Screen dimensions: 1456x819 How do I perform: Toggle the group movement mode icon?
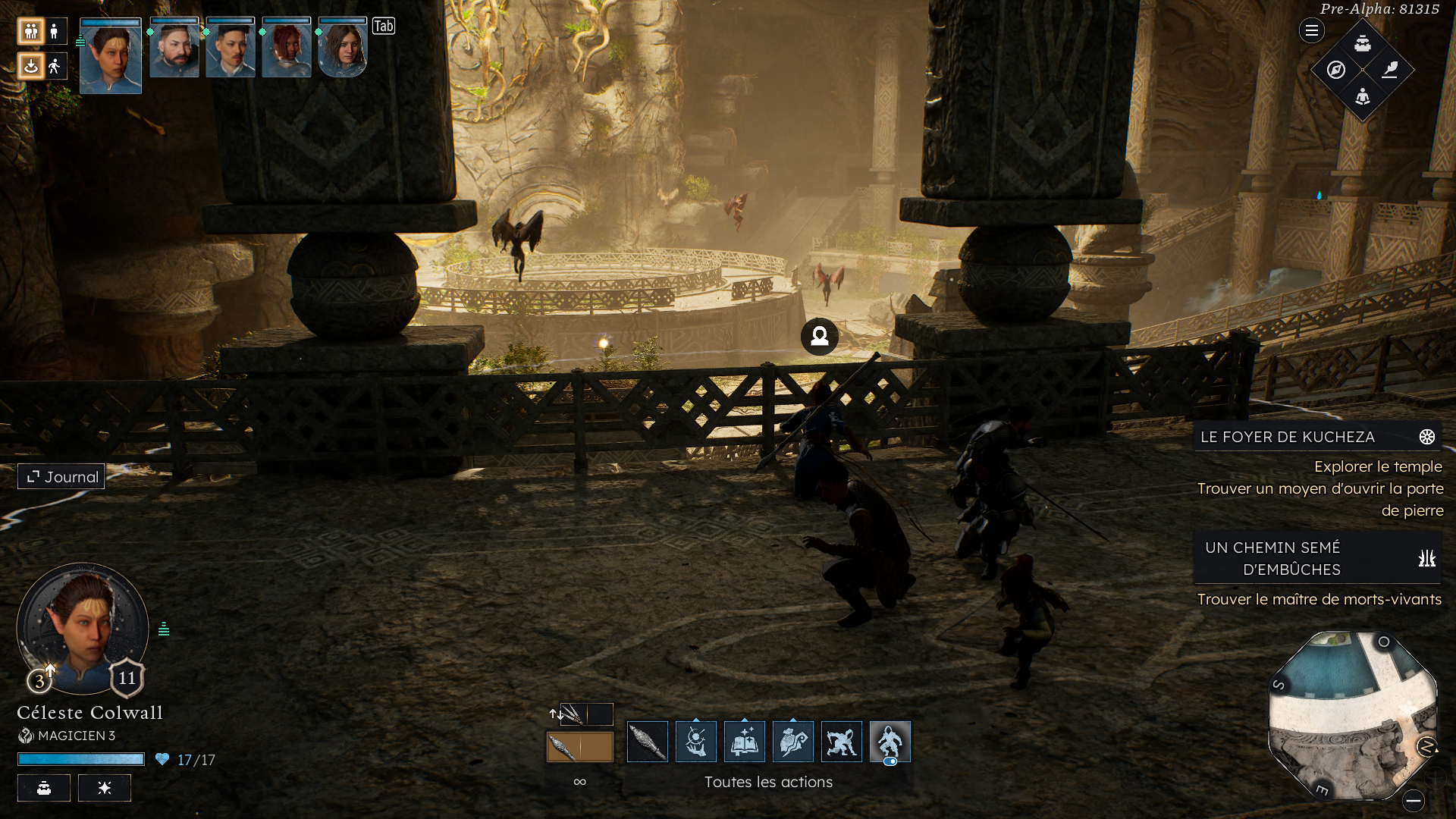(31, 31)
